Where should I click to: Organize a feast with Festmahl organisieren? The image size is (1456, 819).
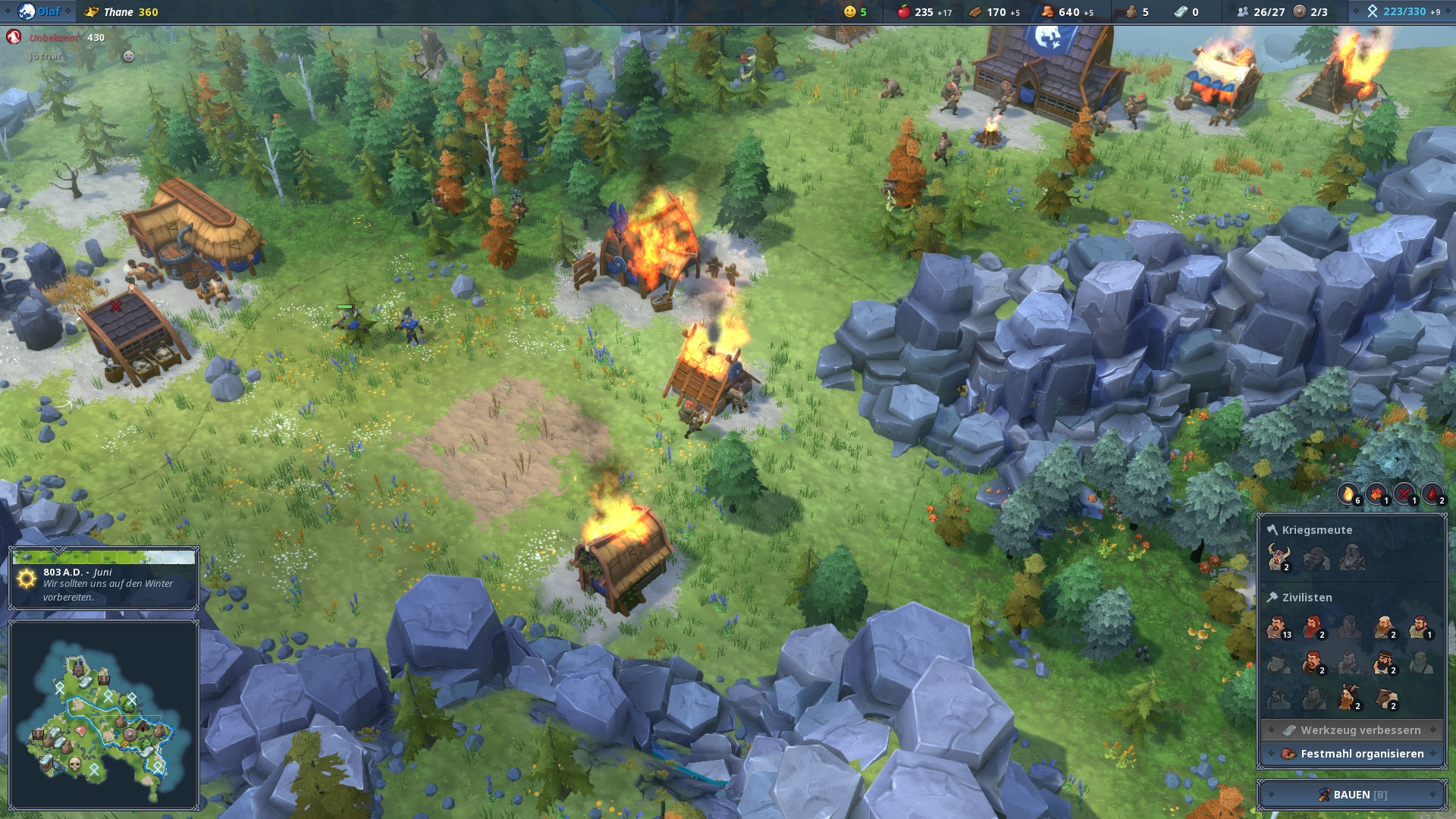click(x=1352, y=754)
